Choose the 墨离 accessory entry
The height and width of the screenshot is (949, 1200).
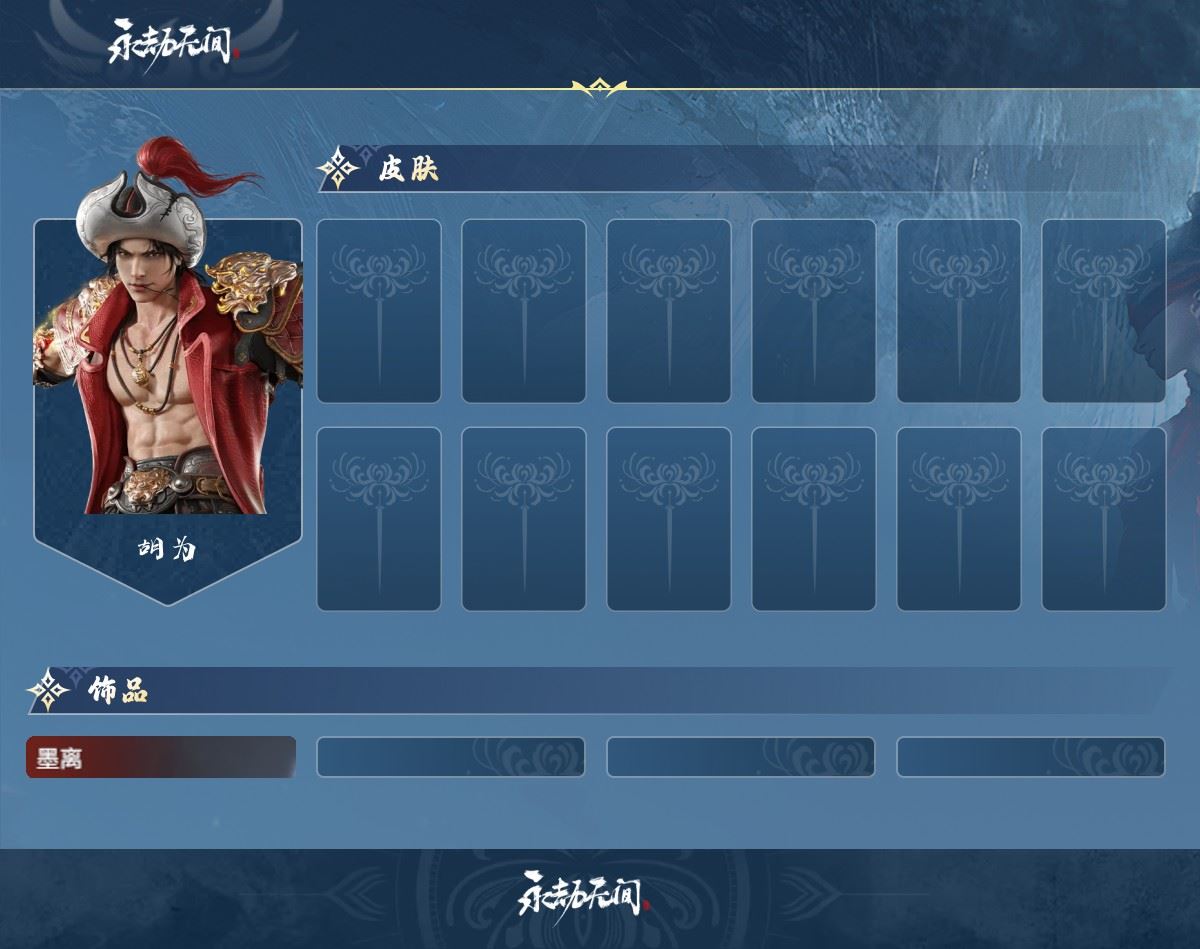(x=160, y=758)
